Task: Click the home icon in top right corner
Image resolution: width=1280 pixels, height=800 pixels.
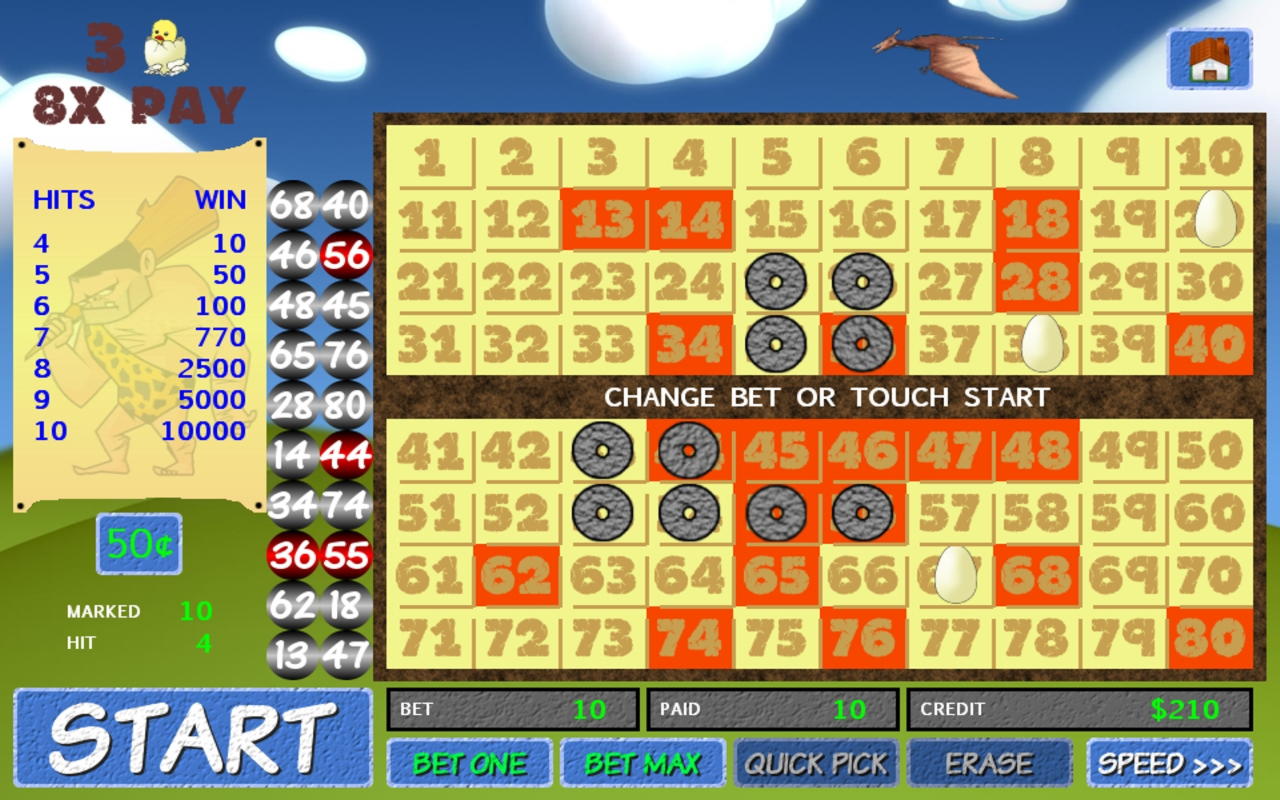Action: (1209, 58)
